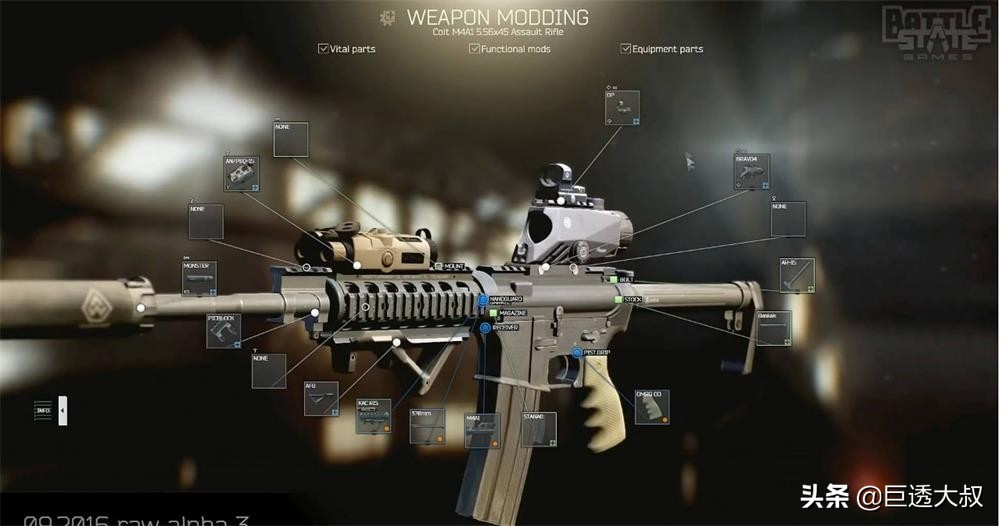Toggle the Vital parts checkbox
Screen dimensions: 1000x526
[323, 48]
